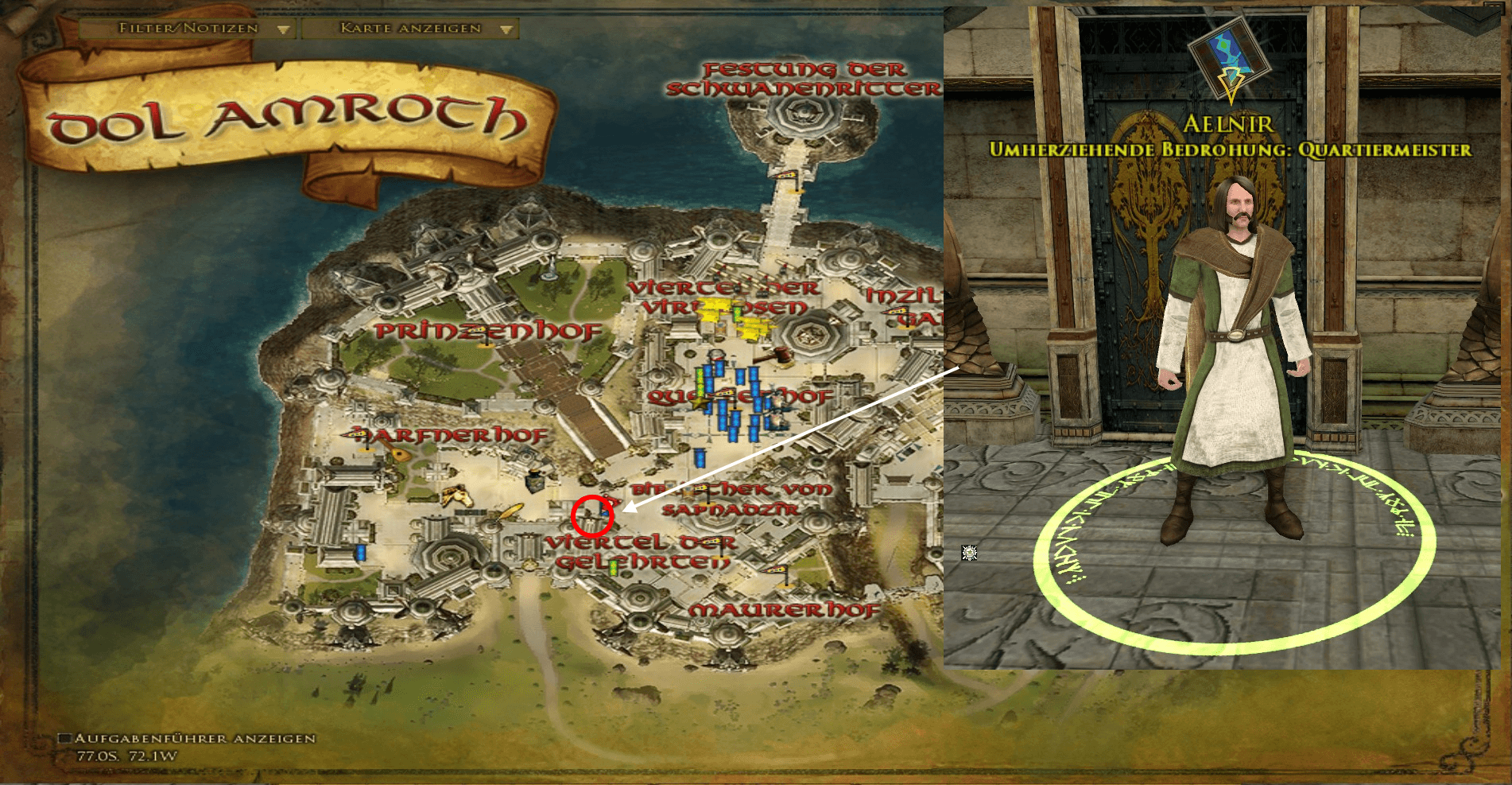Screen dimensions: 1512x785
Task: Click the Aelnir NPC name label
Action: pyautogui.click(x=1227, y=123)
